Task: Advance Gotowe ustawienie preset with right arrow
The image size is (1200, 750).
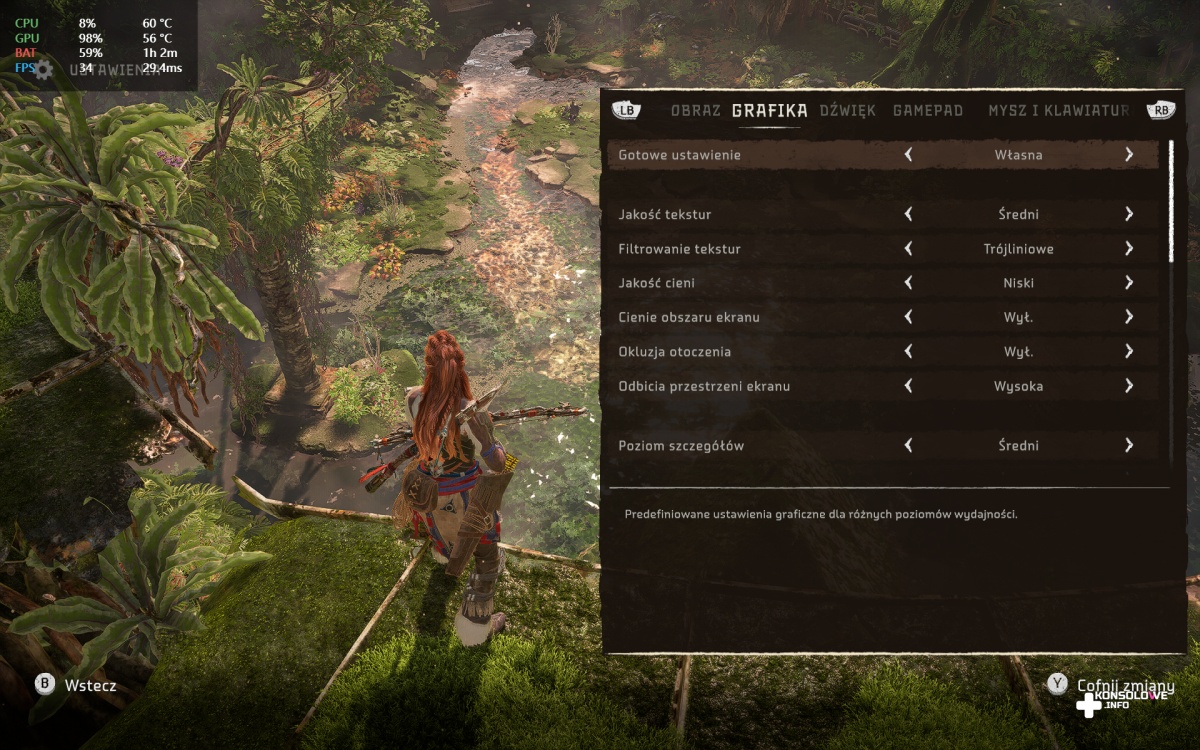Action: click(x=1128, y=155)
